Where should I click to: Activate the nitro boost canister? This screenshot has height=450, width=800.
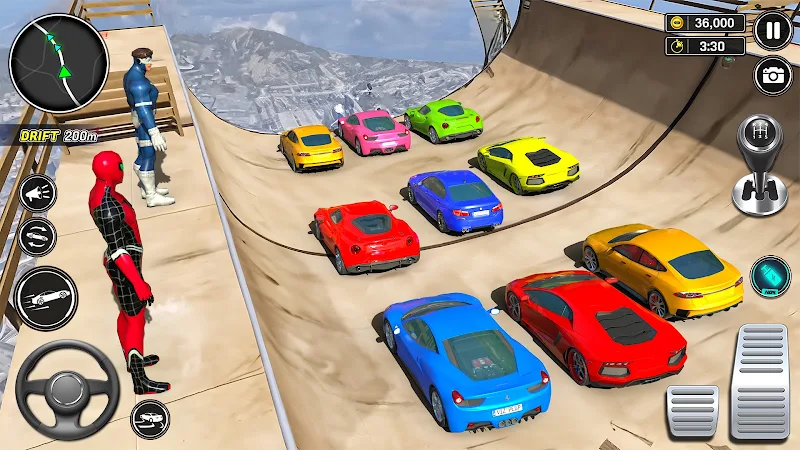coord(770,276)
